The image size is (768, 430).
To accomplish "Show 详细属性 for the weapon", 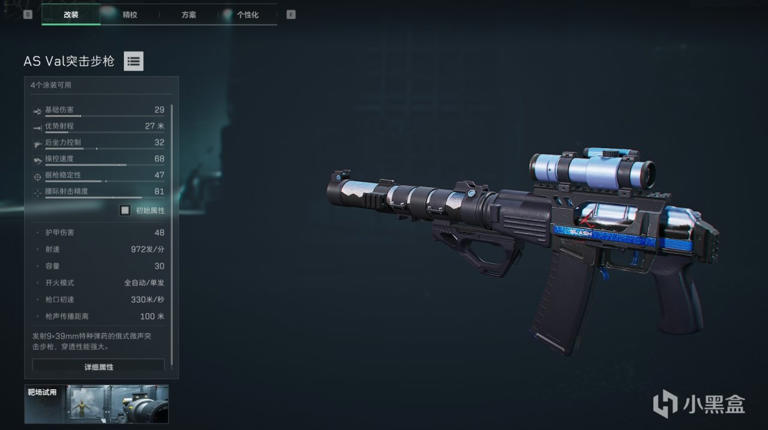I will [97, 367].
